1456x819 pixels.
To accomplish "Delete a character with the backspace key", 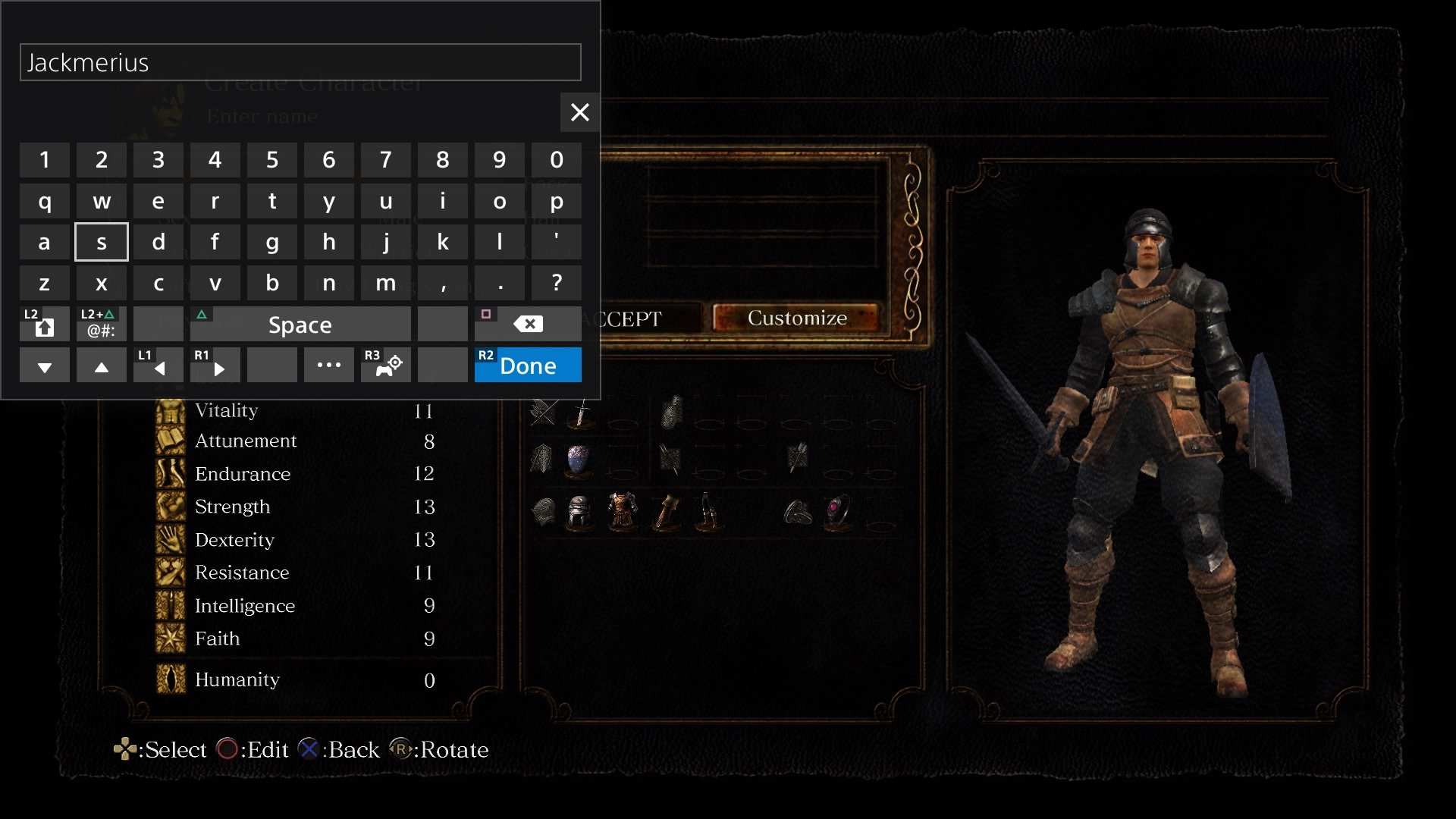I will pyautogui.click(x=528, y=325).
